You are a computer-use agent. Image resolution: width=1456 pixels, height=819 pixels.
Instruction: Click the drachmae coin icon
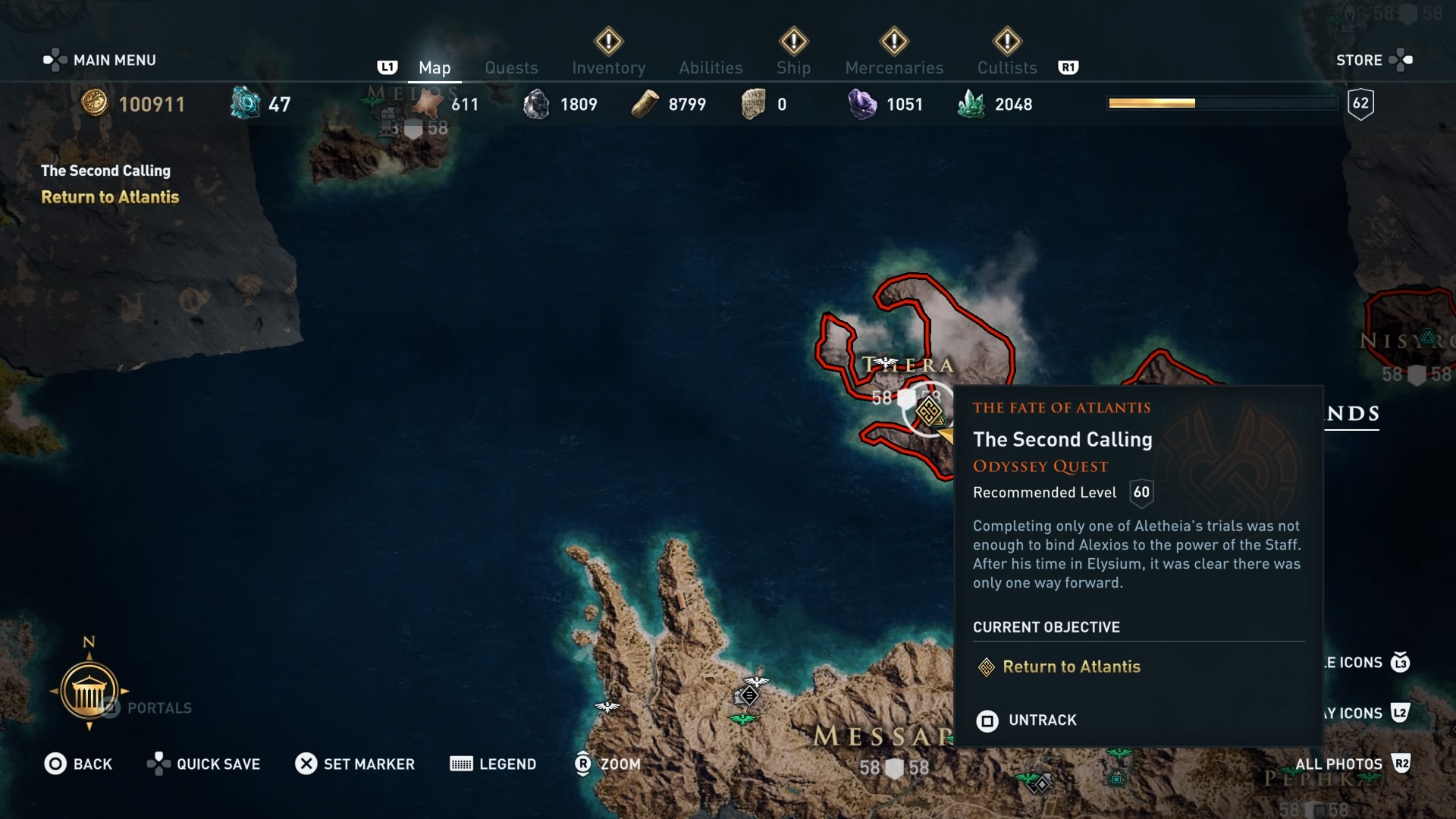(x=96, y=105)
